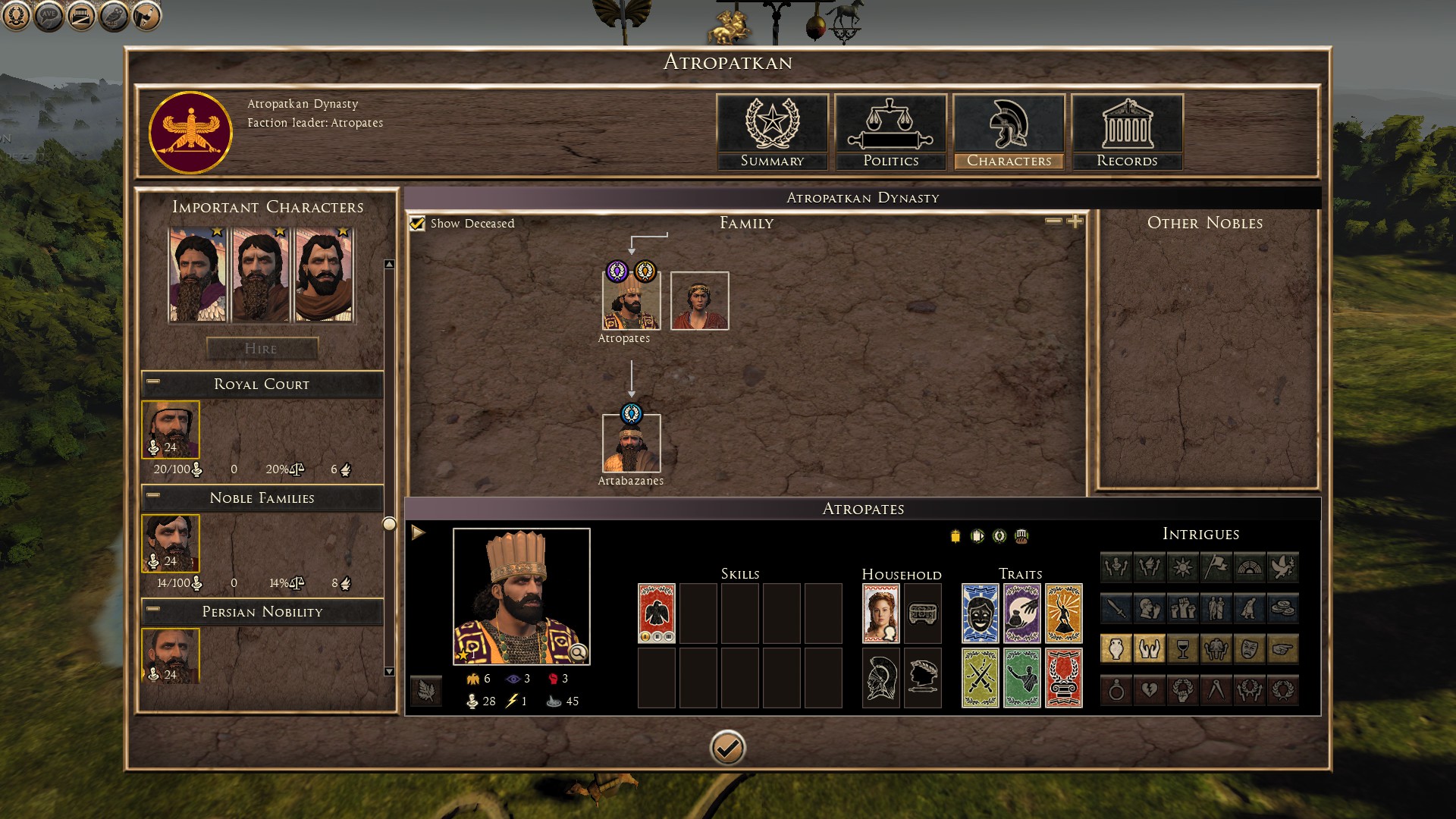Screen dimensions: 1456x819
Task: Select the Characters tab
Action: [x=1009, y=132]
